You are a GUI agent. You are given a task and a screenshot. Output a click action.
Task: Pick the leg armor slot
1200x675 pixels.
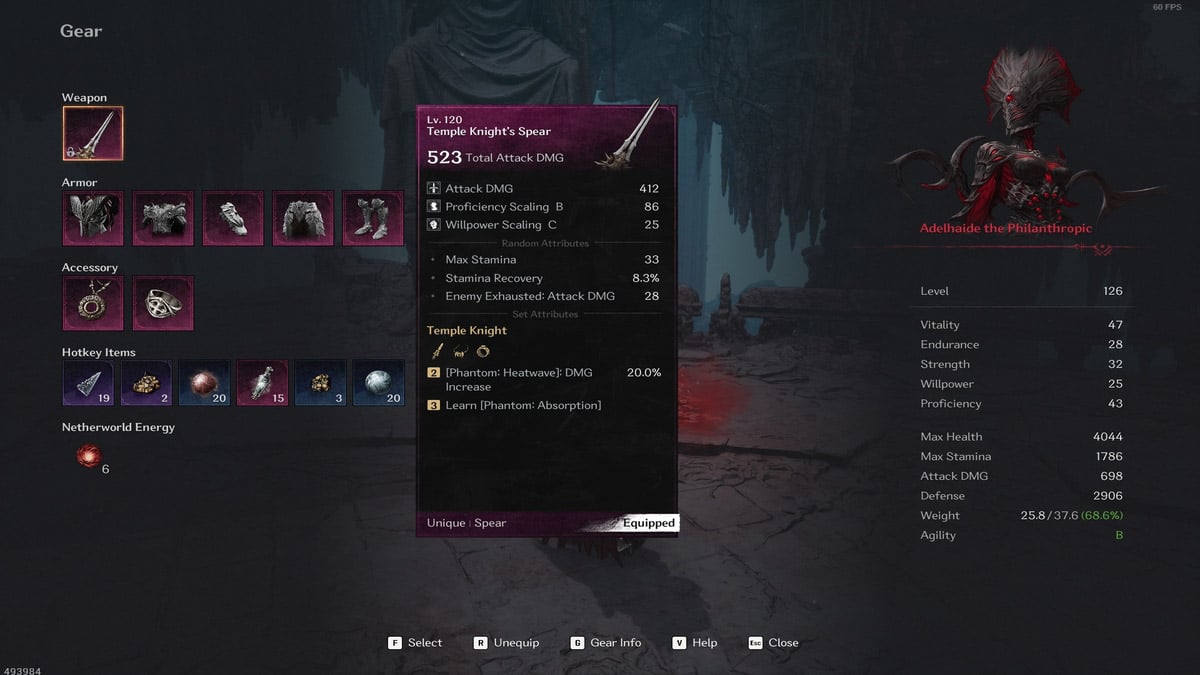point(303,218)
